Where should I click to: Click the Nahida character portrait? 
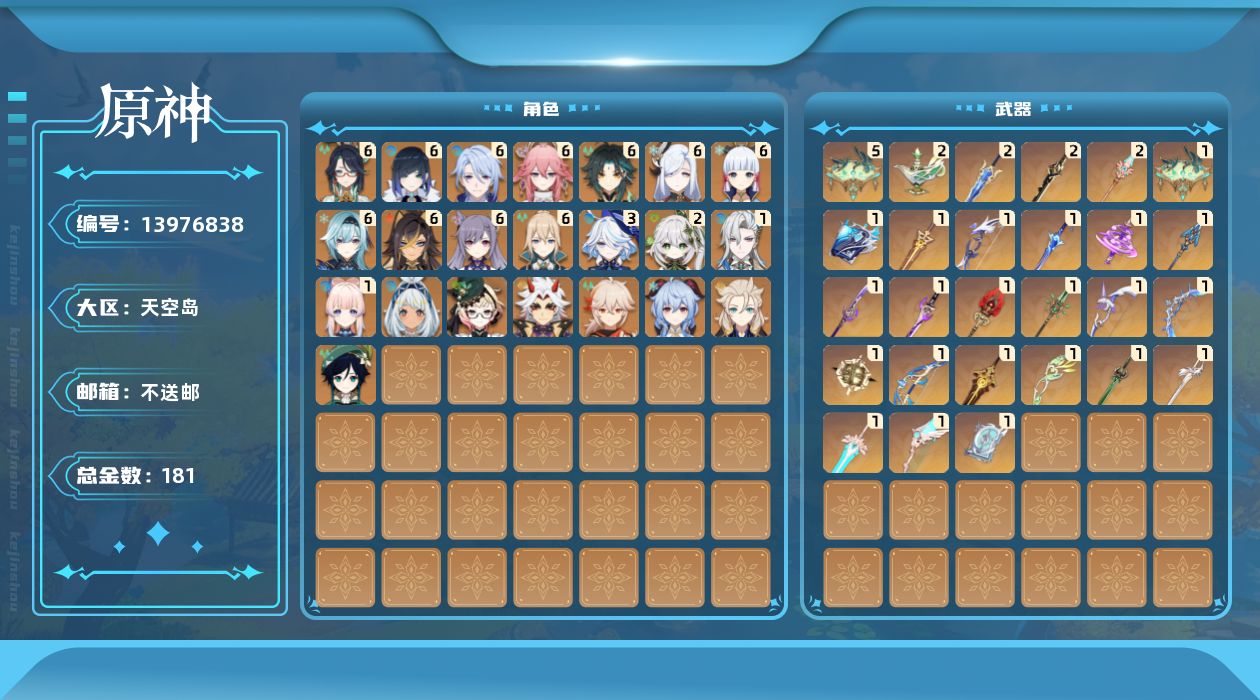[676, 240]
